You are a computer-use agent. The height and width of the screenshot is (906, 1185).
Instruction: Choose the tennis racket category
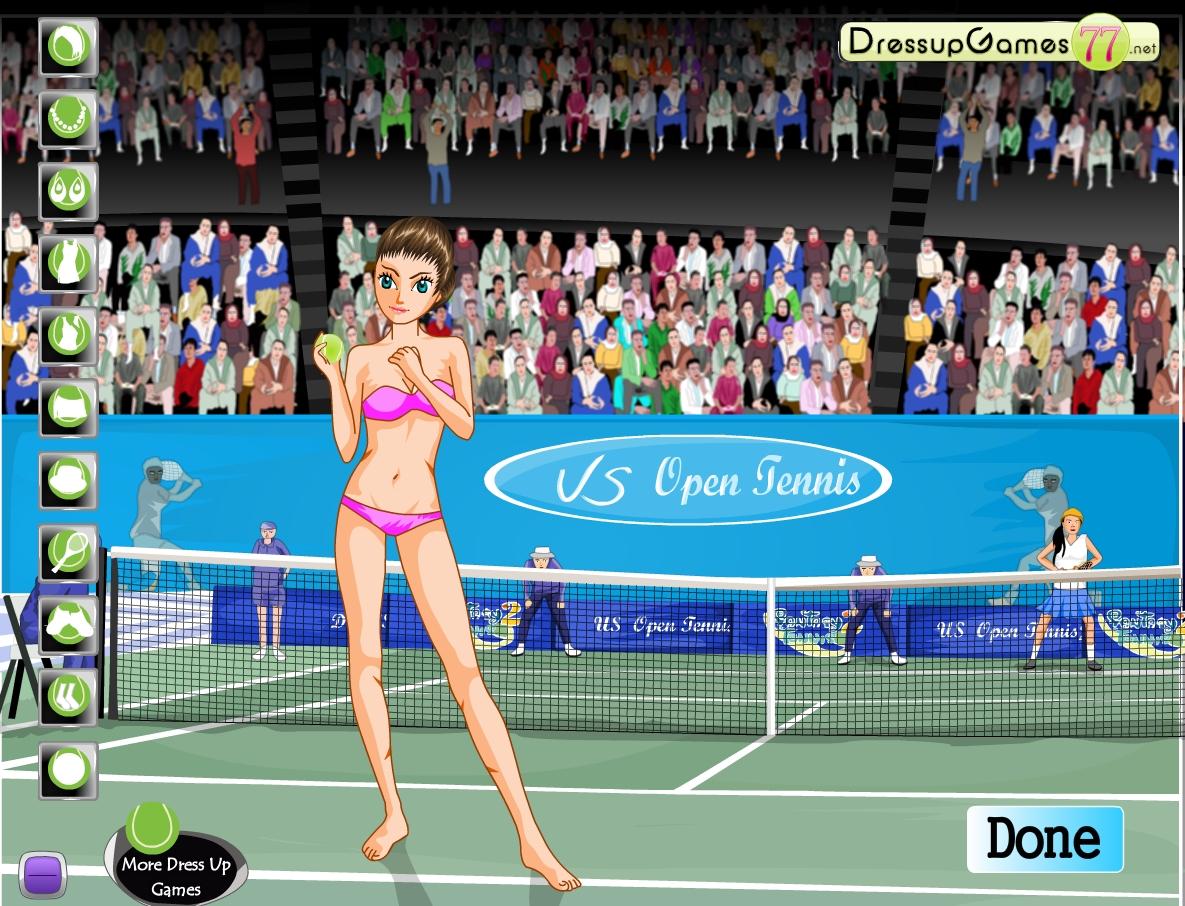[x=68, y=553]
